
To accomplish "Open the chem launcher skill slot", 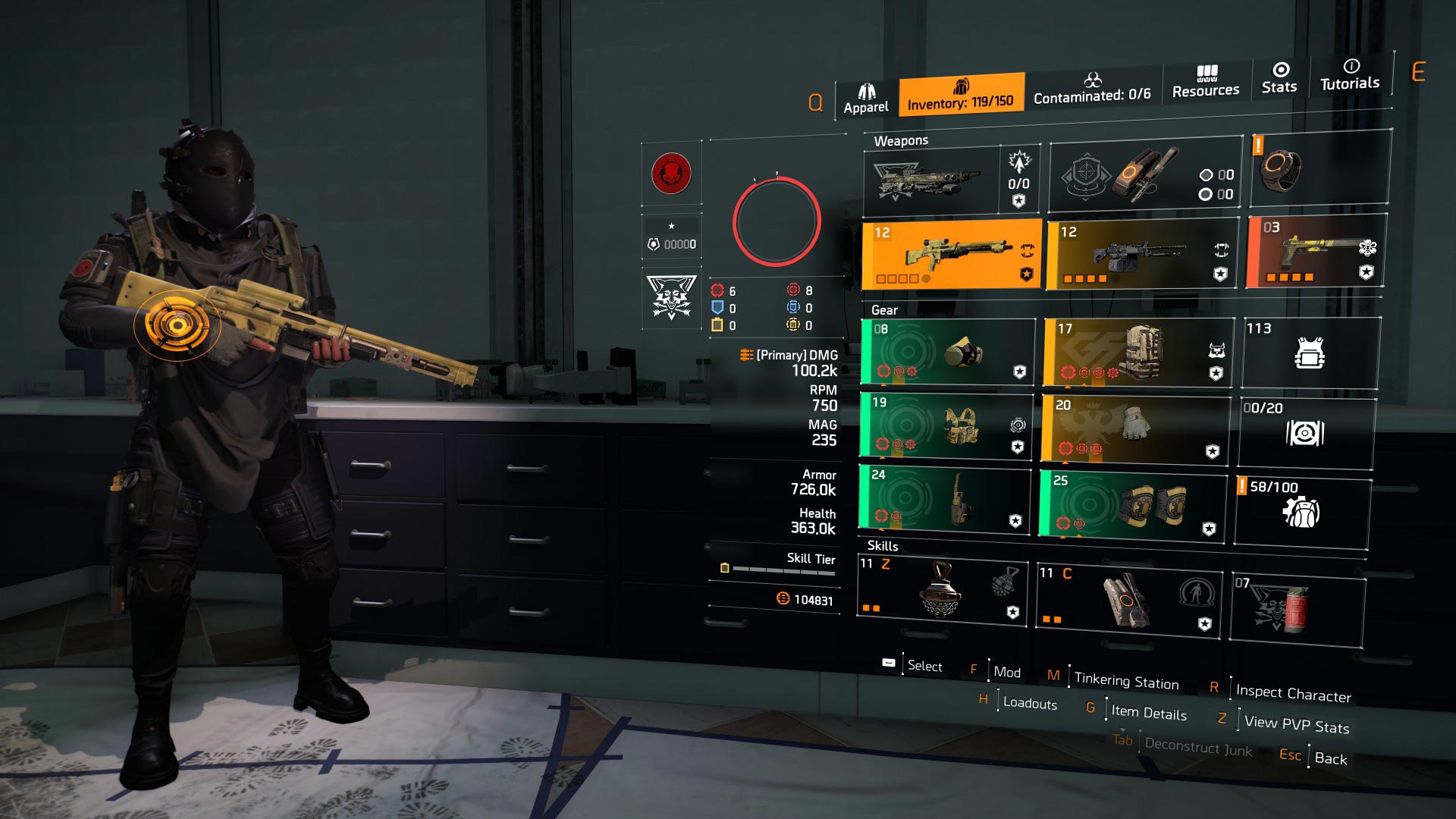I will coord(1130,599).
